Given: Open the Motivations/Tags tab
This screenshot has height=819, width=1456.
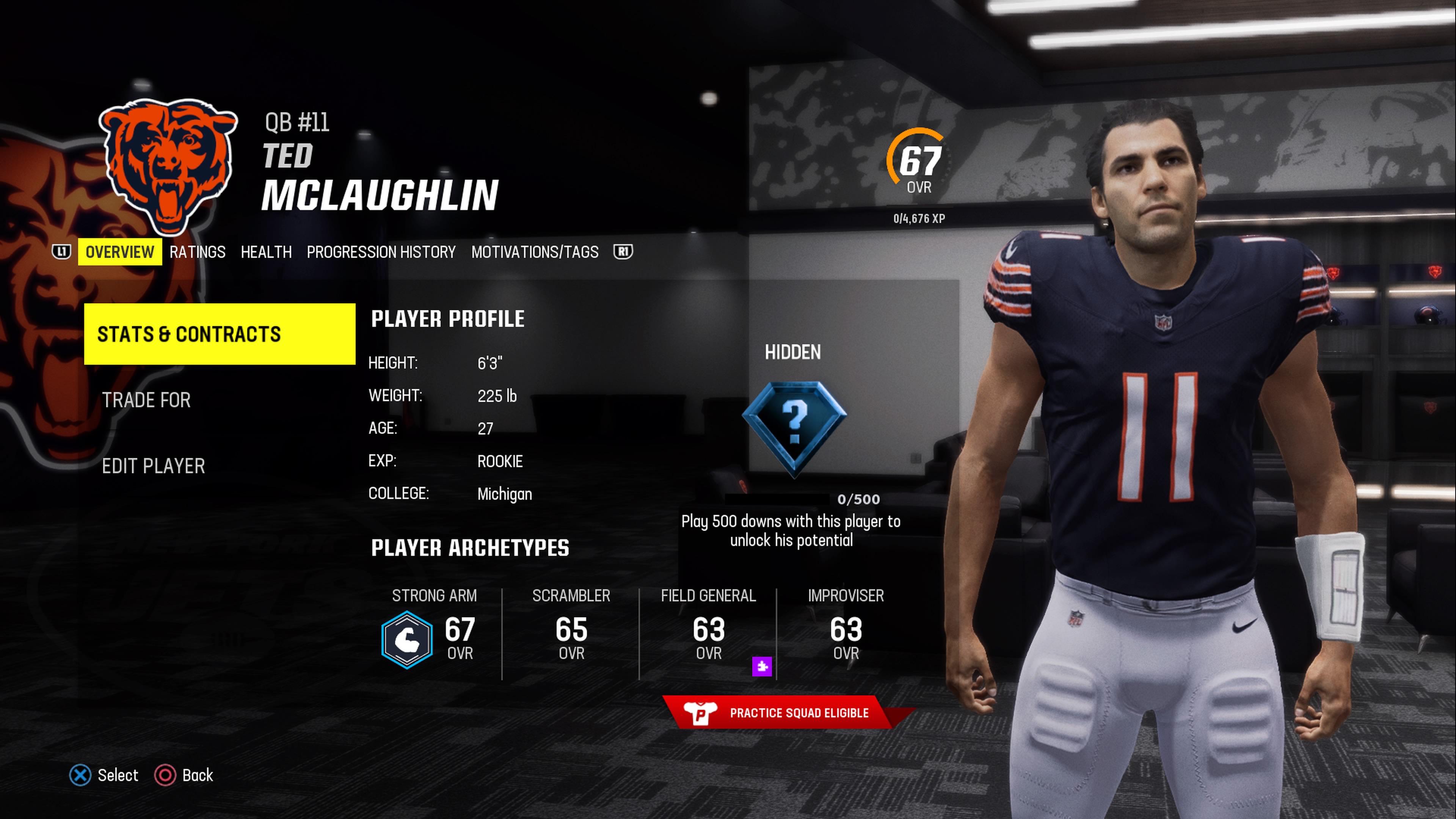Looking at the screenshot, I should pyautogui.click(x=535, y=252).
